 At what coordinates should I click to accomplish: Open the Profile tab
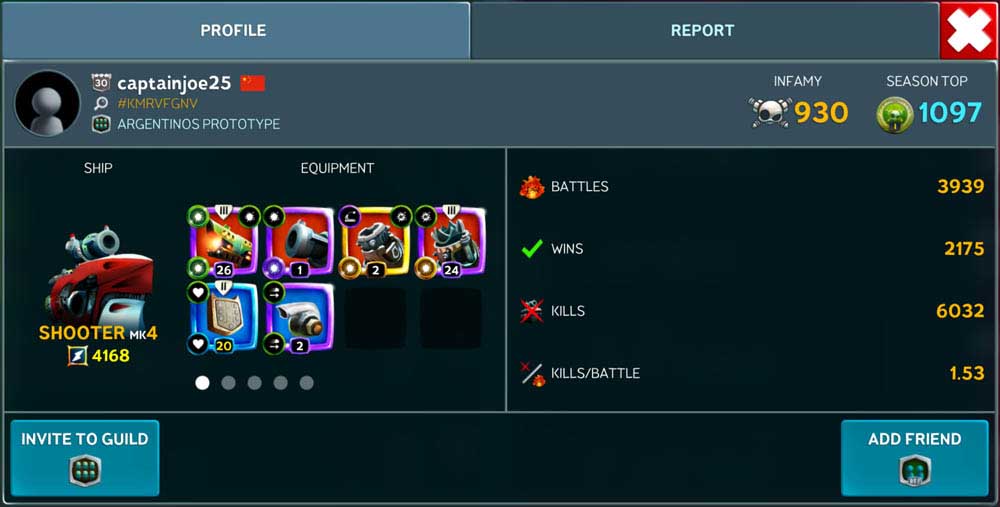pos(233,30)
